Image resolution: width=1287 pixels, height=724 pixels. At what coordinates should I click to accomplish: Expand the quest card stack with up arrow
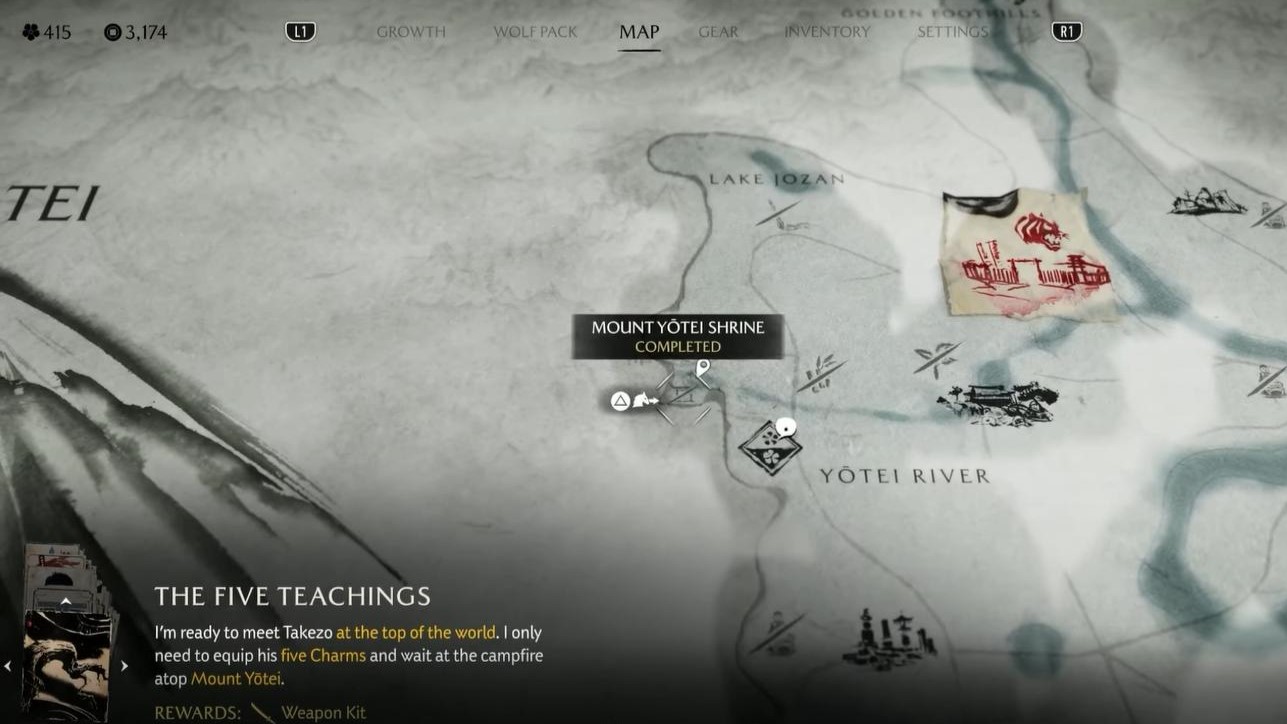pyautogui.click(x=66, y=601)
